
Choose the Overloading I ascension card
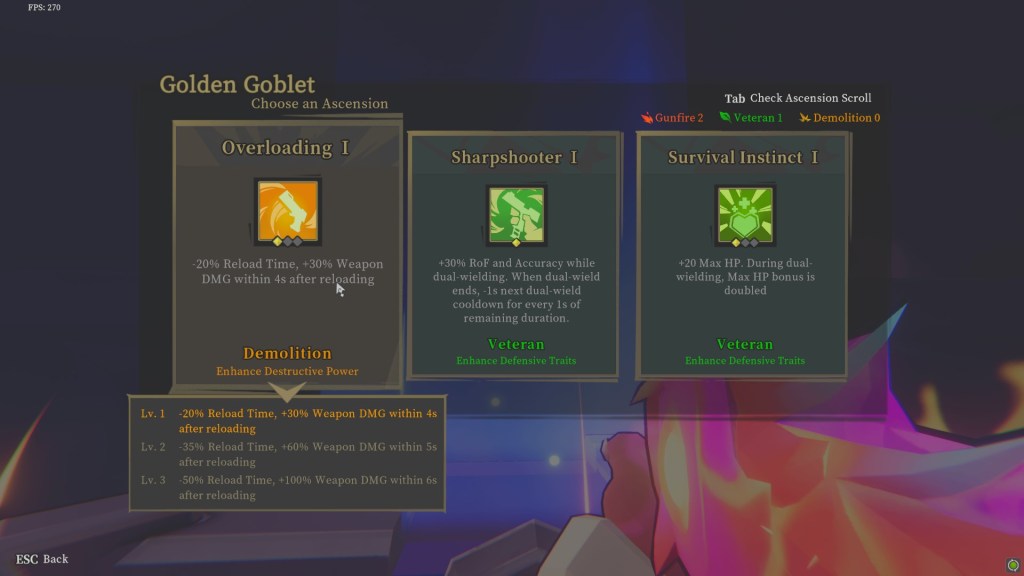pos(288,254)
